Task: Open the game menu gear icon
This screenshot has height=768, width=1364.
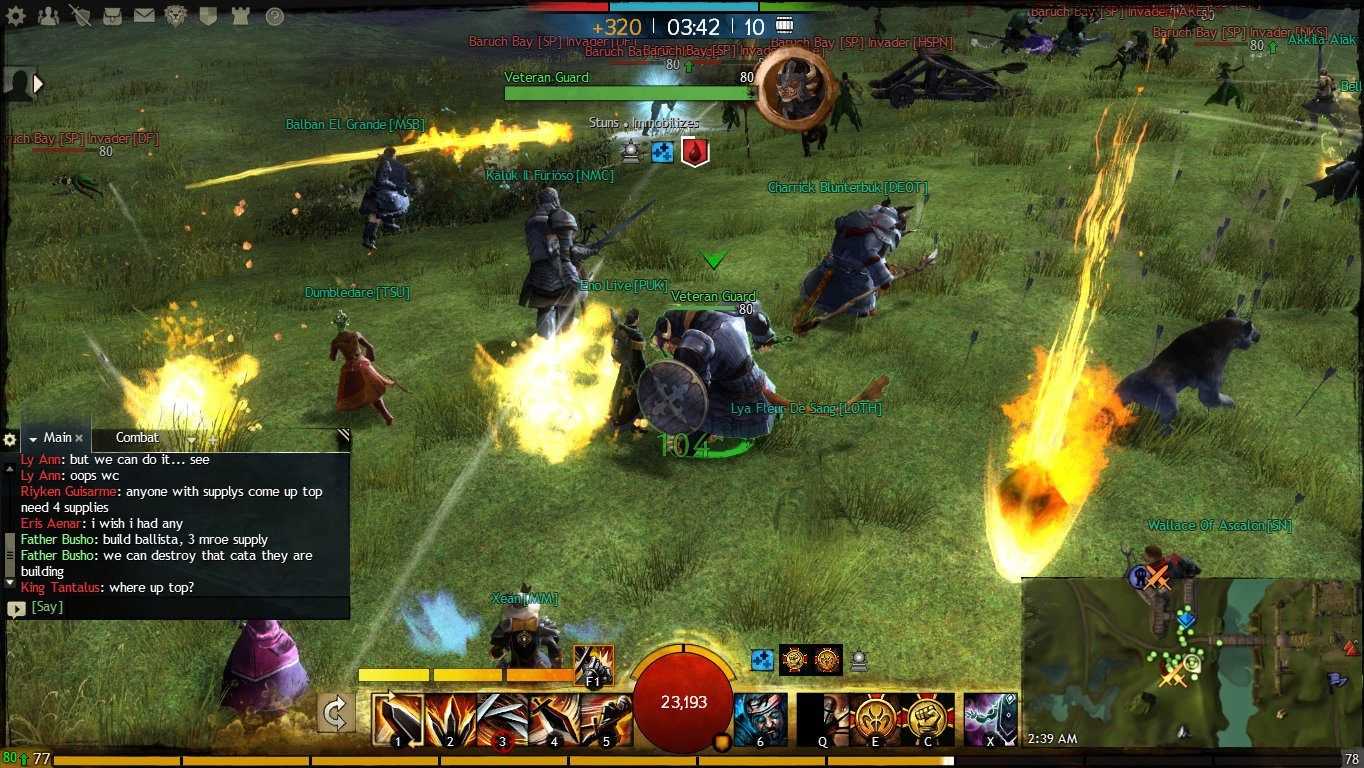Action: 16,16
